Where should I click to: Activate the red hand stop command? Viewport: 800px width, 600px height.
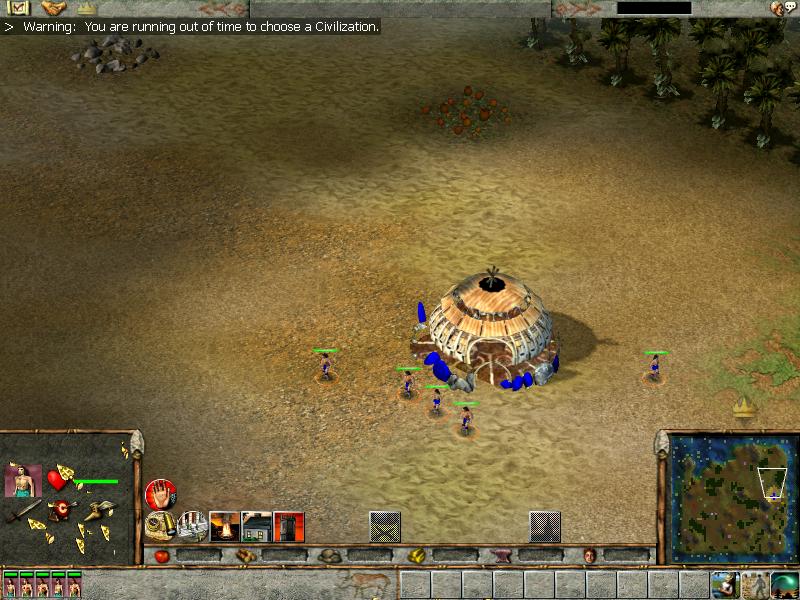coord(159,493)
